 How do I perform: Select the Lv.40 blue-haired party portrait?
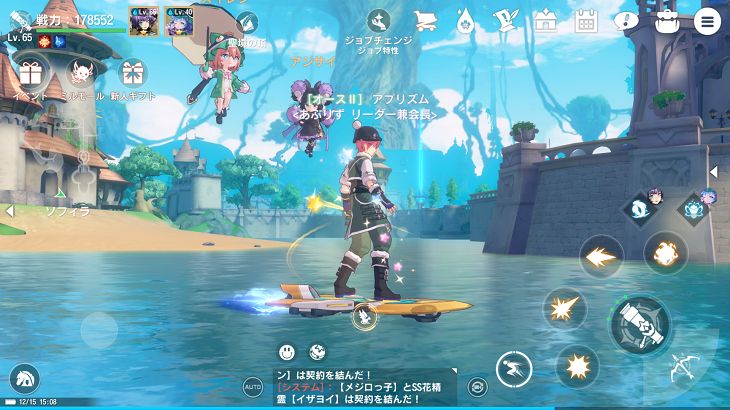click(x=178, y=20)
